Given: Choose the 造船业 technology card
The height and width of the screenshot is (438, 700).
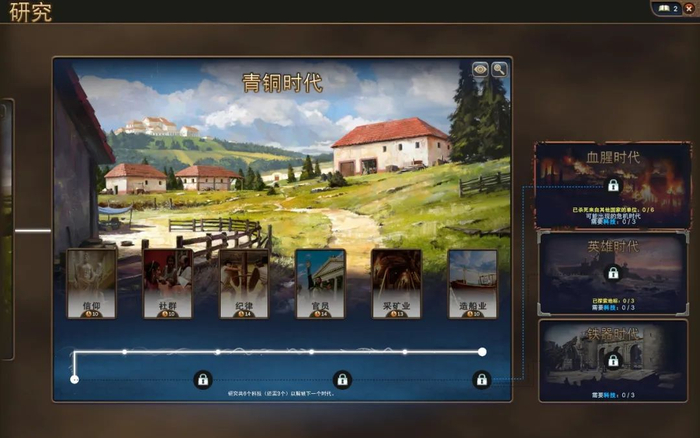Looking at the screenshot, I should coord(472,284).
